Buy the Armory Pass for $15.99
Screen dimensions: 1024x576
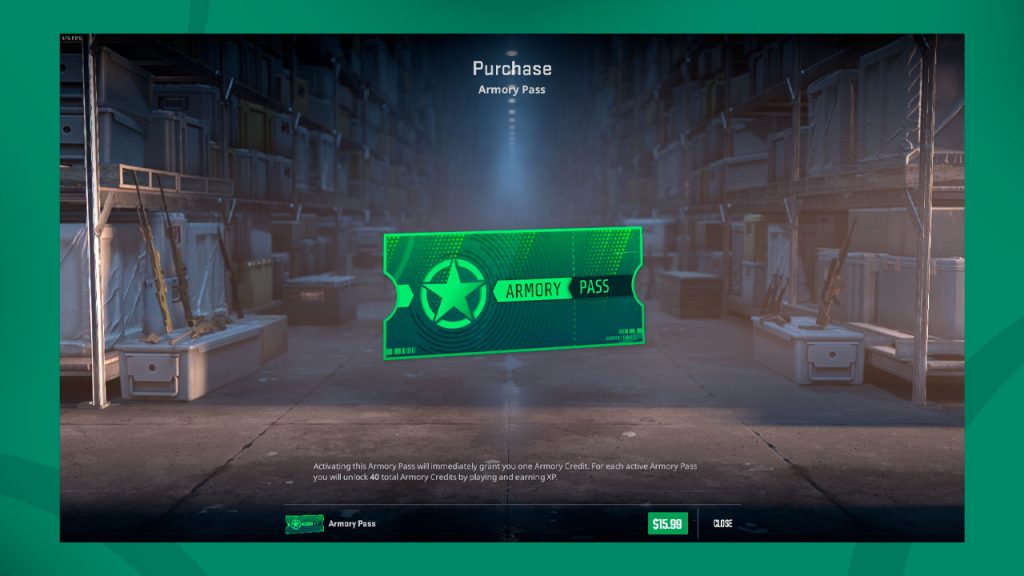tap(667, 523)
